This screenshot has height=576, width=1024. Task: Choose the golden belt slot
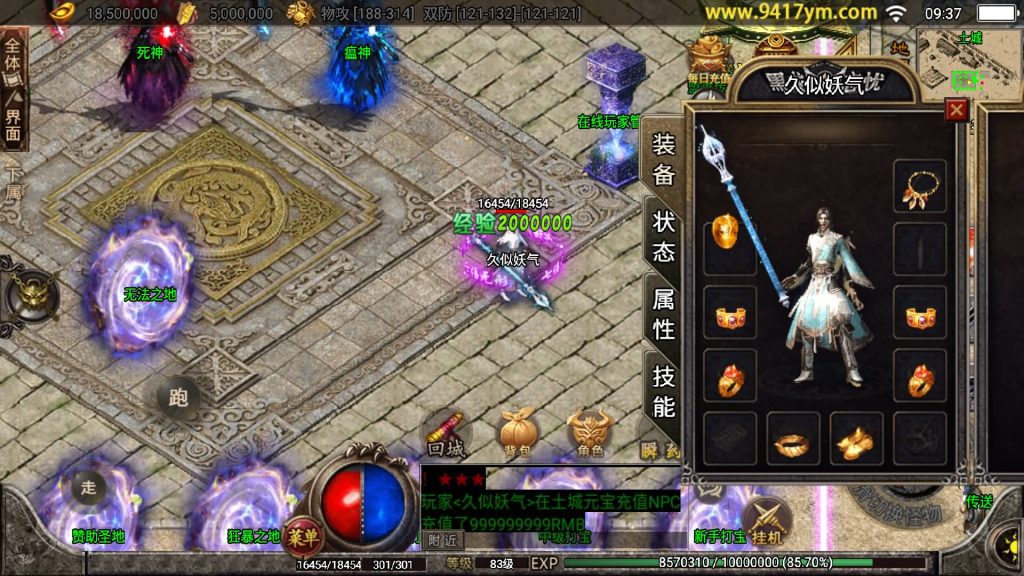pyautogui.click(x=793, y=439)
